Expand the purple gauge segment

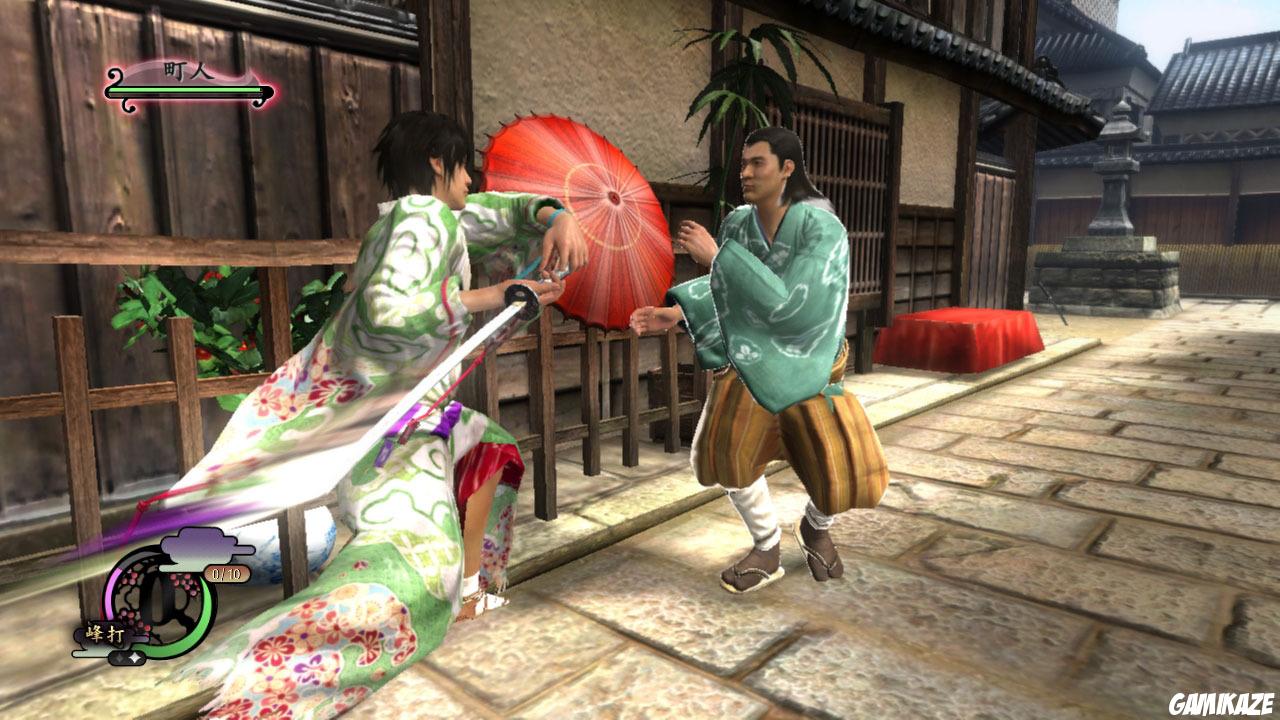(113, 592)
